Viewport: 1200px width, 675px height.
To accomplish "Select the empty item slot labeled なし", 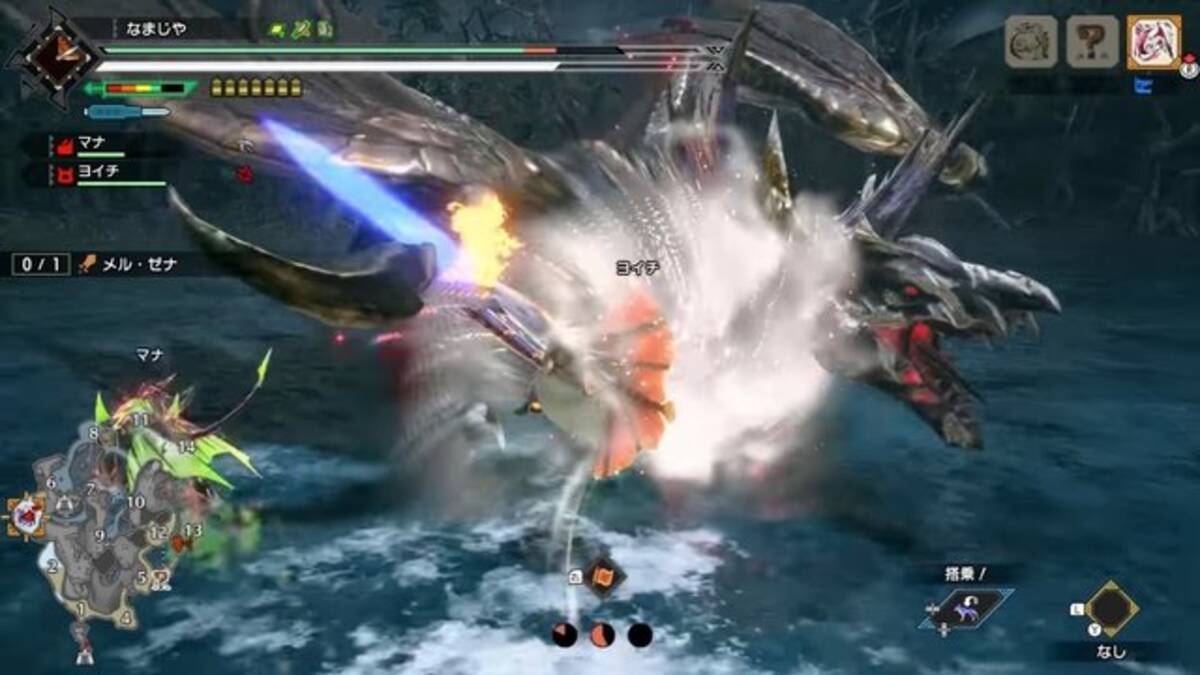I will pos(1108,607).
